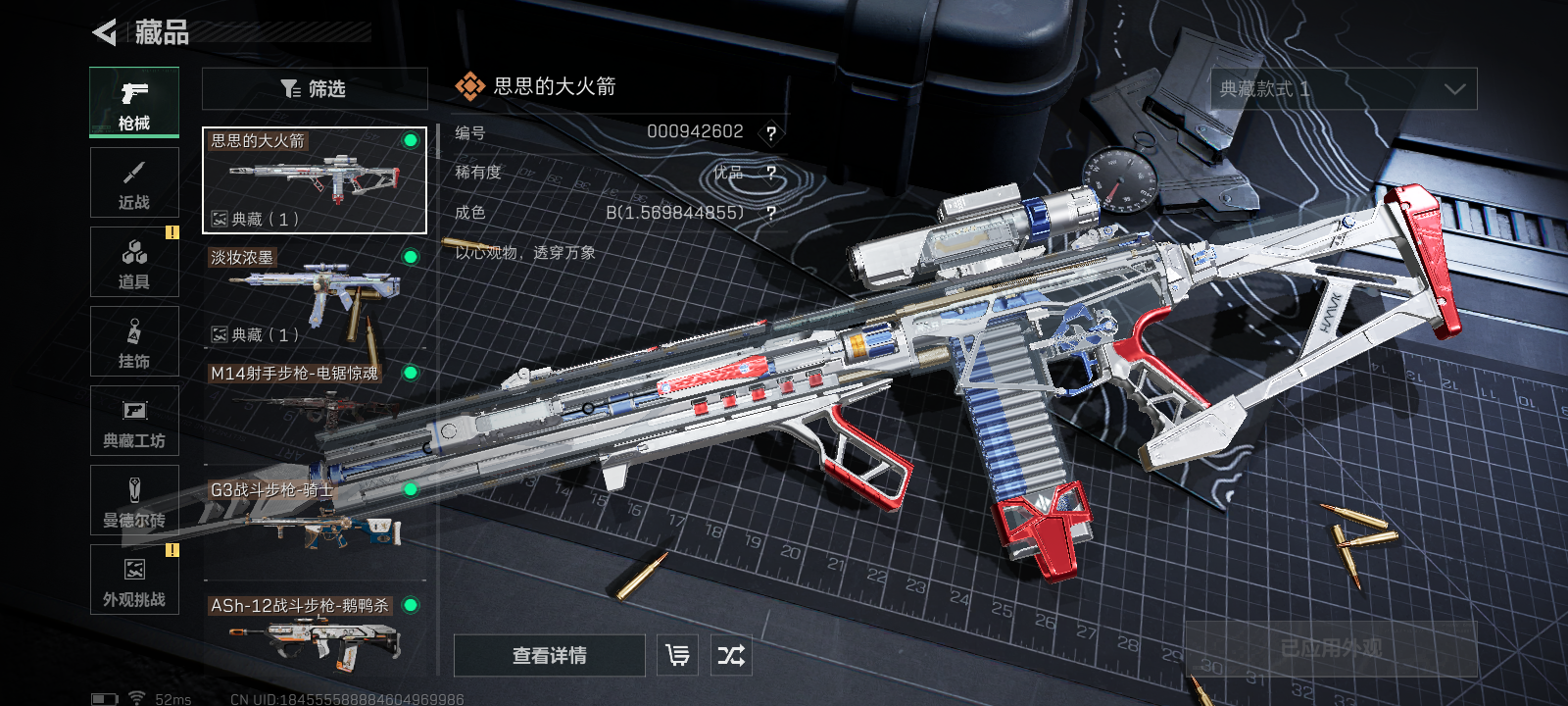Go back from the 藏品 screen

coord(105,33)
